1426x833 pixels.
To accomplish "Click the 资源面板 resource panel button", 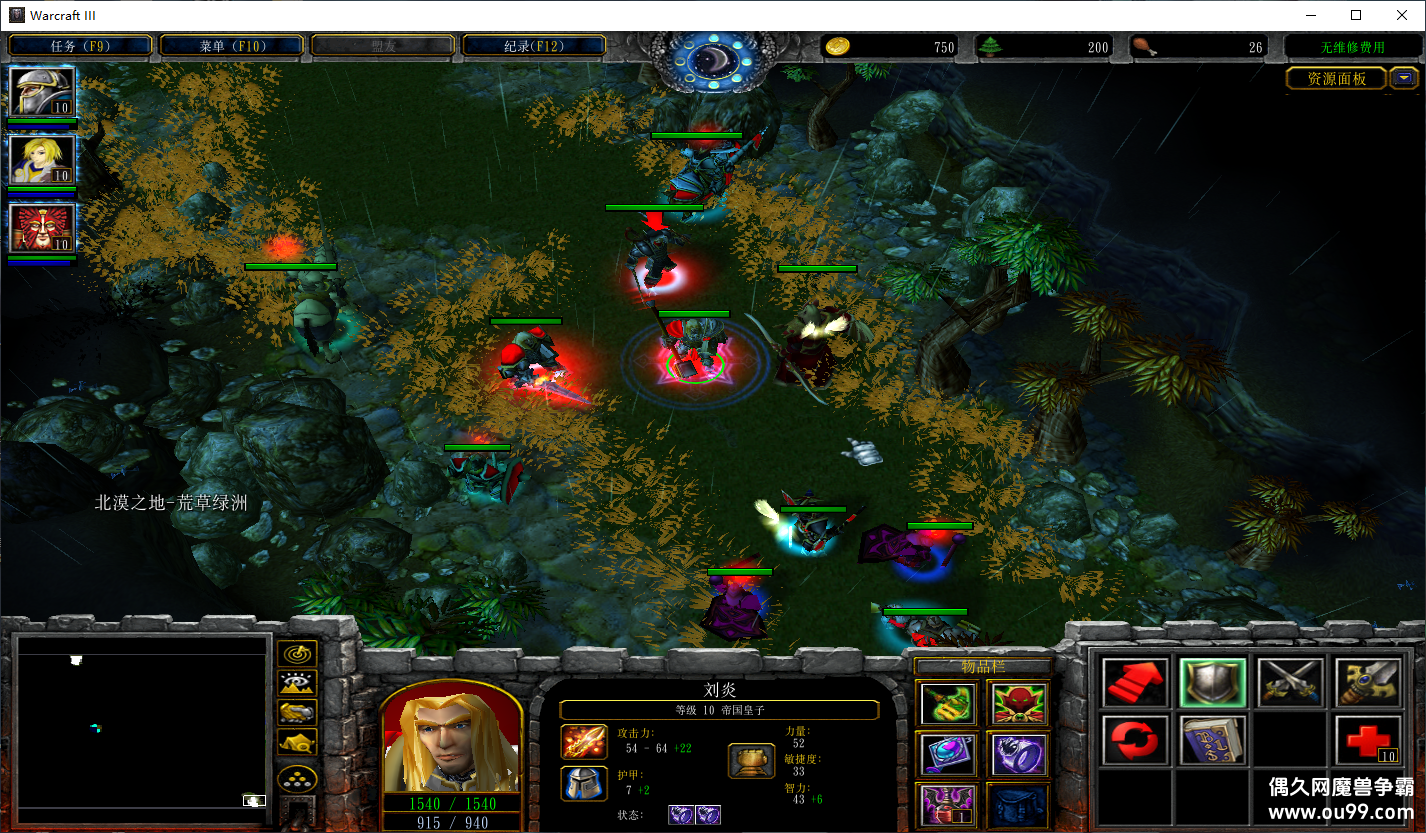I will (1336, 79).
